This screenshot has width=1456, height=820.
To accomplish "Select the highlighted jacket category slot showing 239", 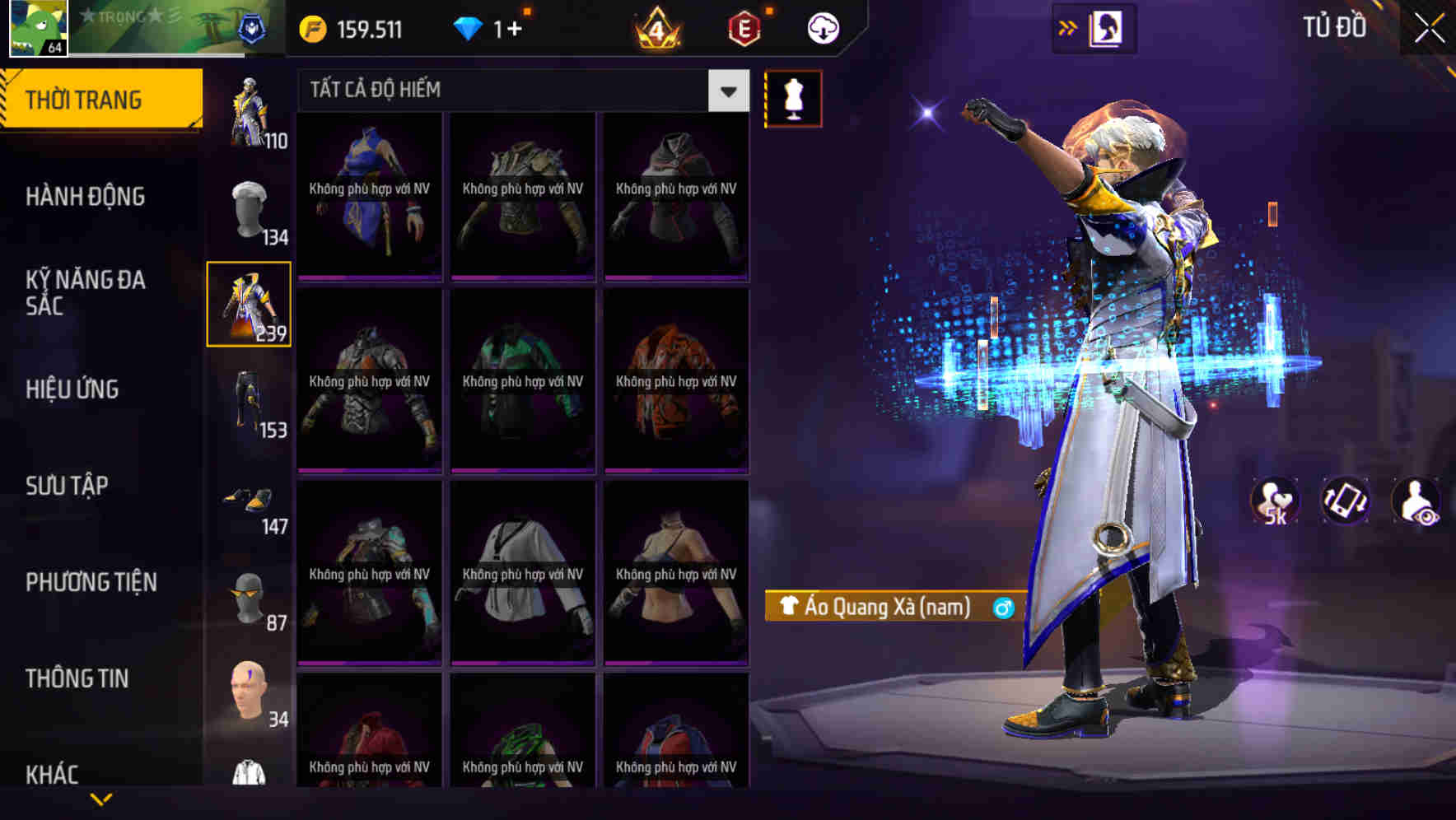I will (x=249, y=303).
